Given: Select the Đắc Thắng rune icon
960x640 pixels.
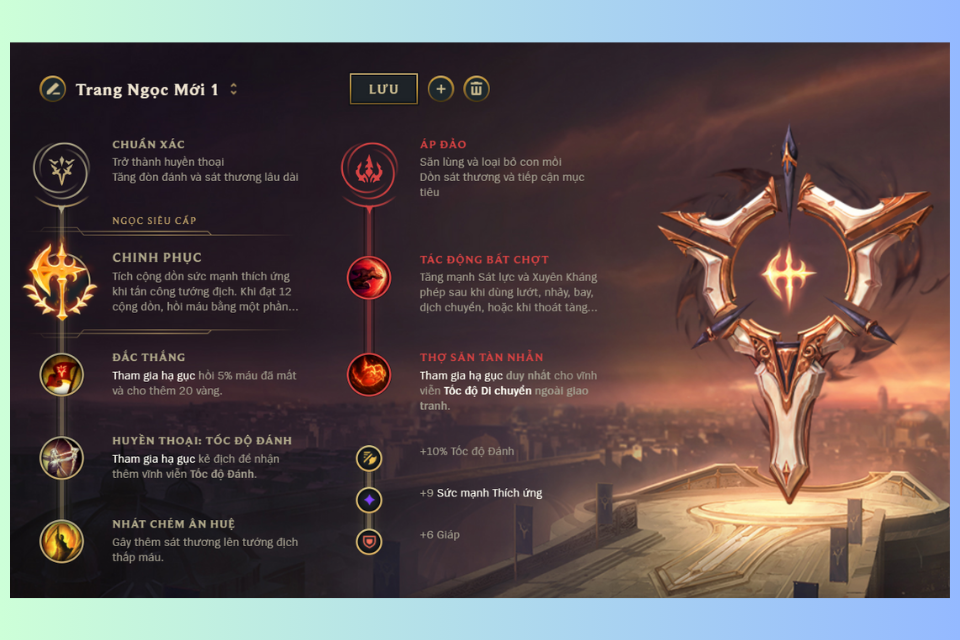Looking at the screenshot, I should (x=61, y=374).
